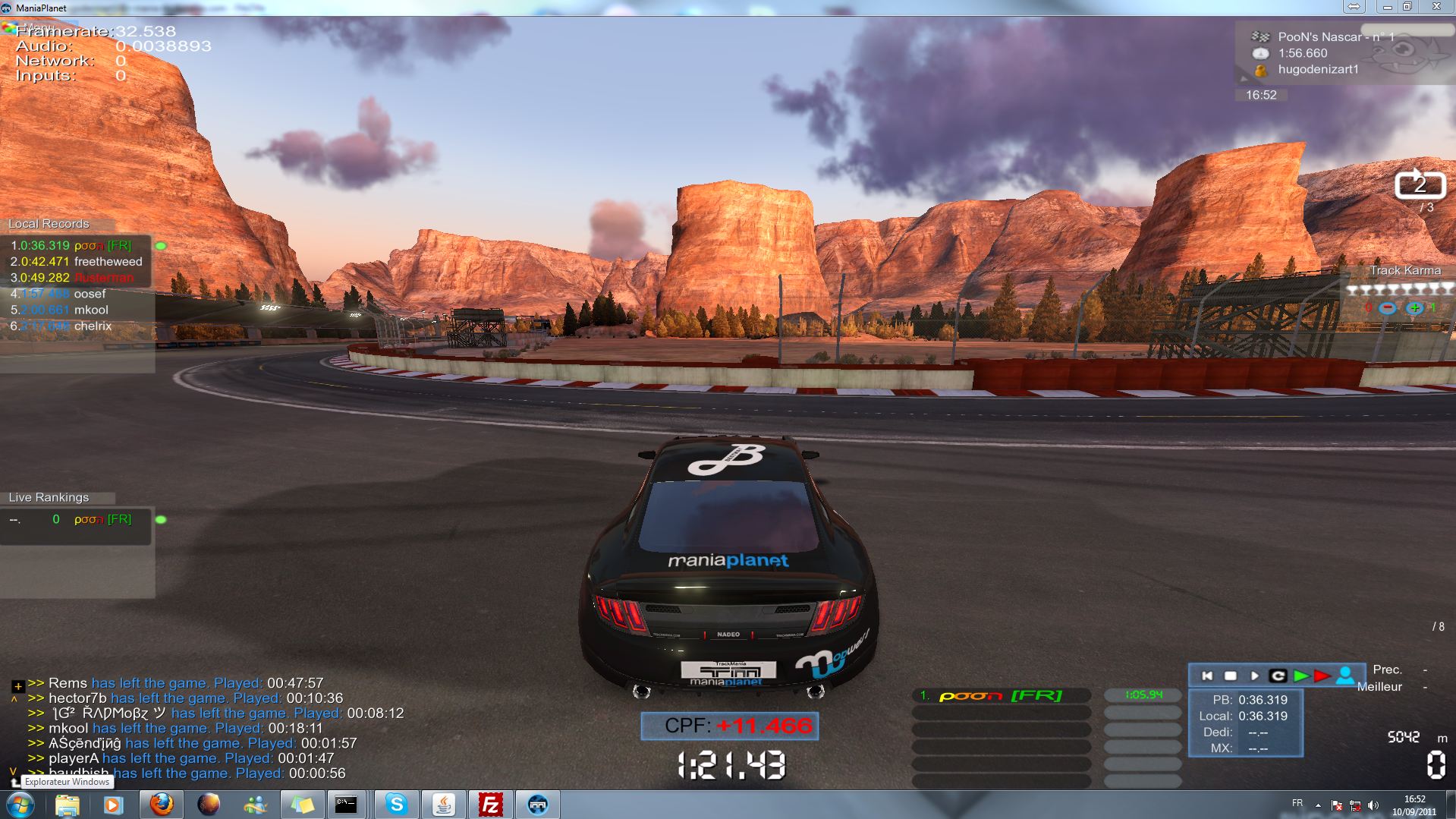The height and width of the screenshot is (819, 1456).
Task: Click the white play triangle button
Action: [x=1254, y=676]
